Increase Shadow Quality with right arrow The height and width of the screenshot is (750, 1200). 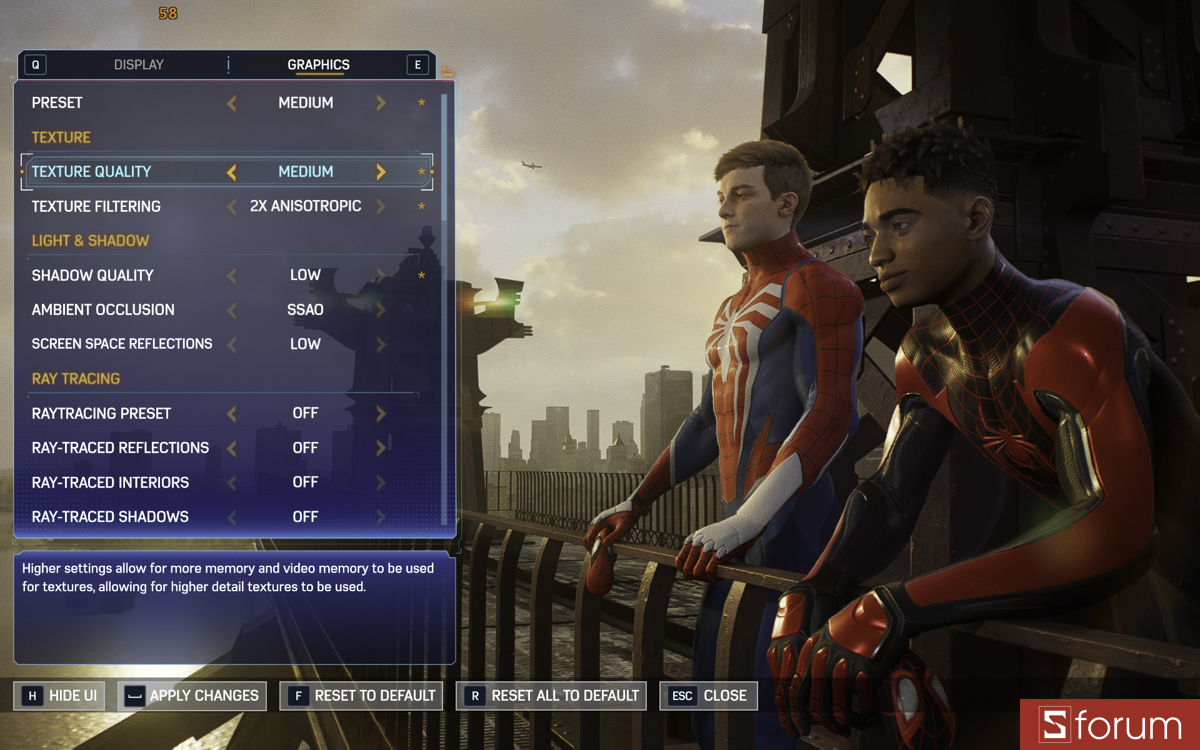click(381, 275)
